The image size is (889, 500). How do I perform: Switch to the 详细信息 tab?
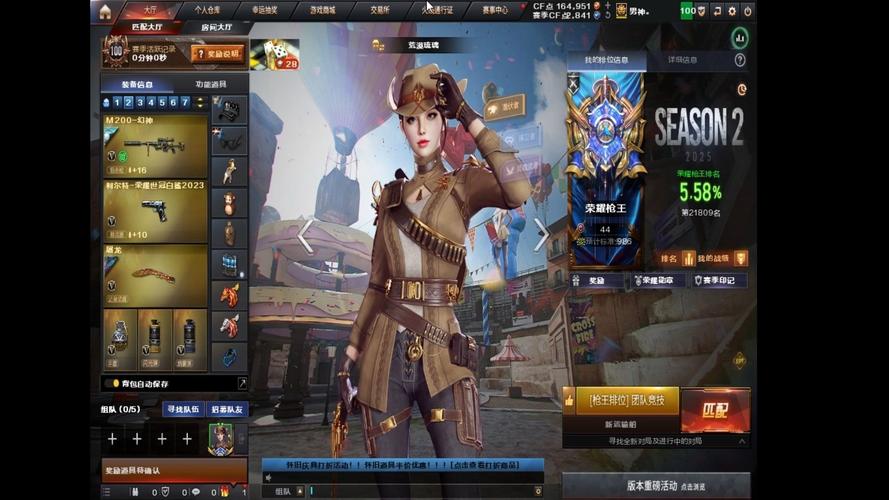[683, 60]
